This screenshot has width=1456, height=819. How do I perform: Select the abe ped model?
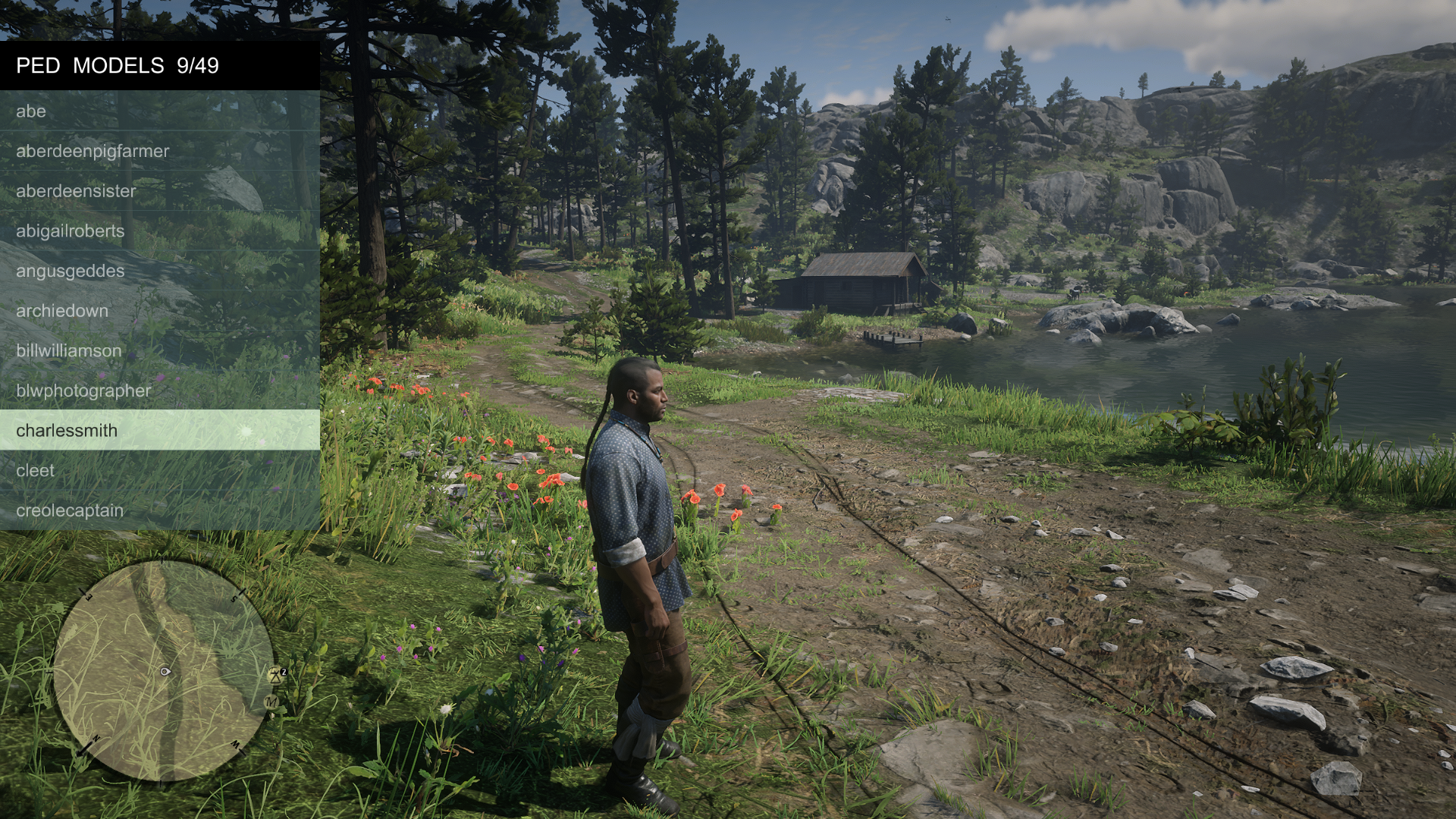159,111
